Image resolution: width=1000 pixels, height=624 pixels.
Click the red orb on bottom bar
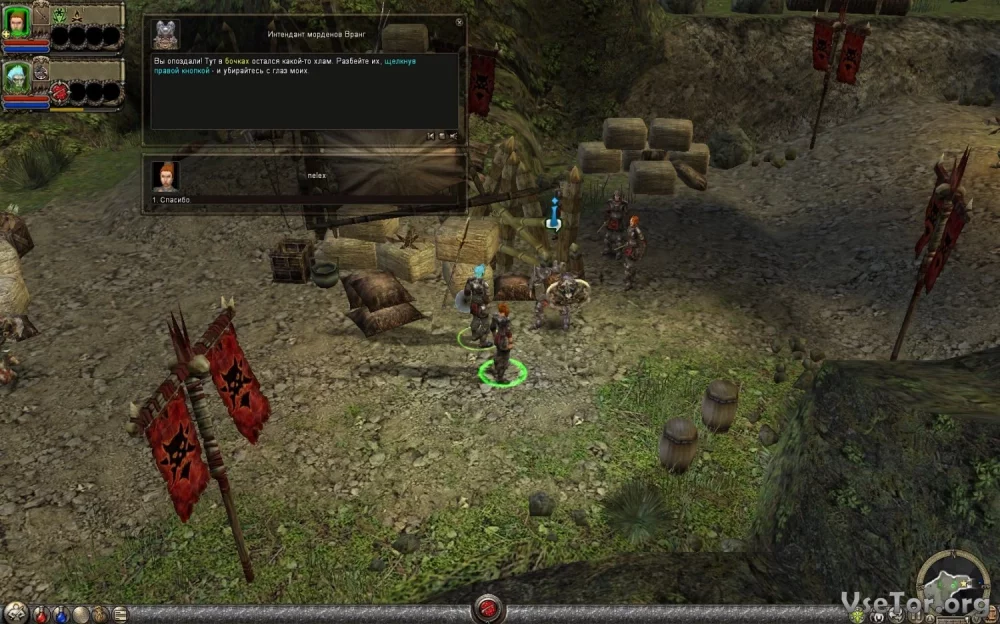point(488,607)
